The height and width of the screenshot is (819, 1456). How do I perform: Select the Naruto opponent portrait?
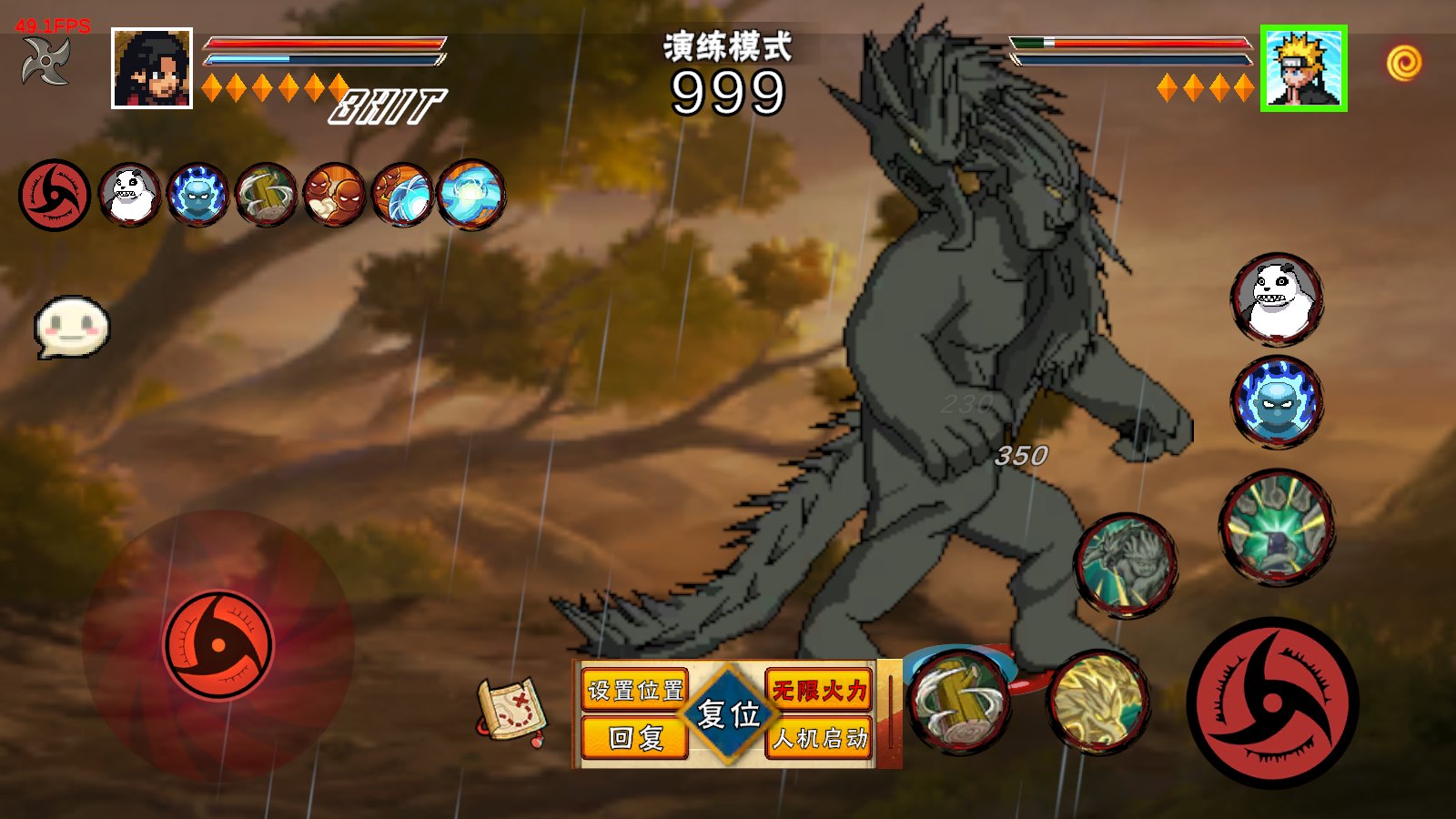[x=1303, y=68]
